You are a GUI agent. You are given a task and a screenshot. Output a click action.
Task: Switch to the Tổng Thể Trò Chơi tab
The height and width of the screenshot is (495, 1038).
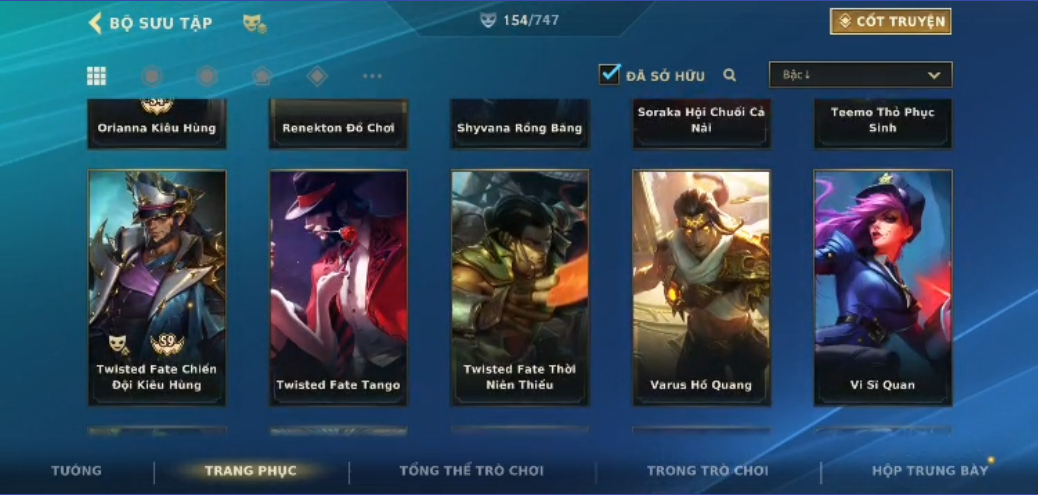click(x=471, y=471)
